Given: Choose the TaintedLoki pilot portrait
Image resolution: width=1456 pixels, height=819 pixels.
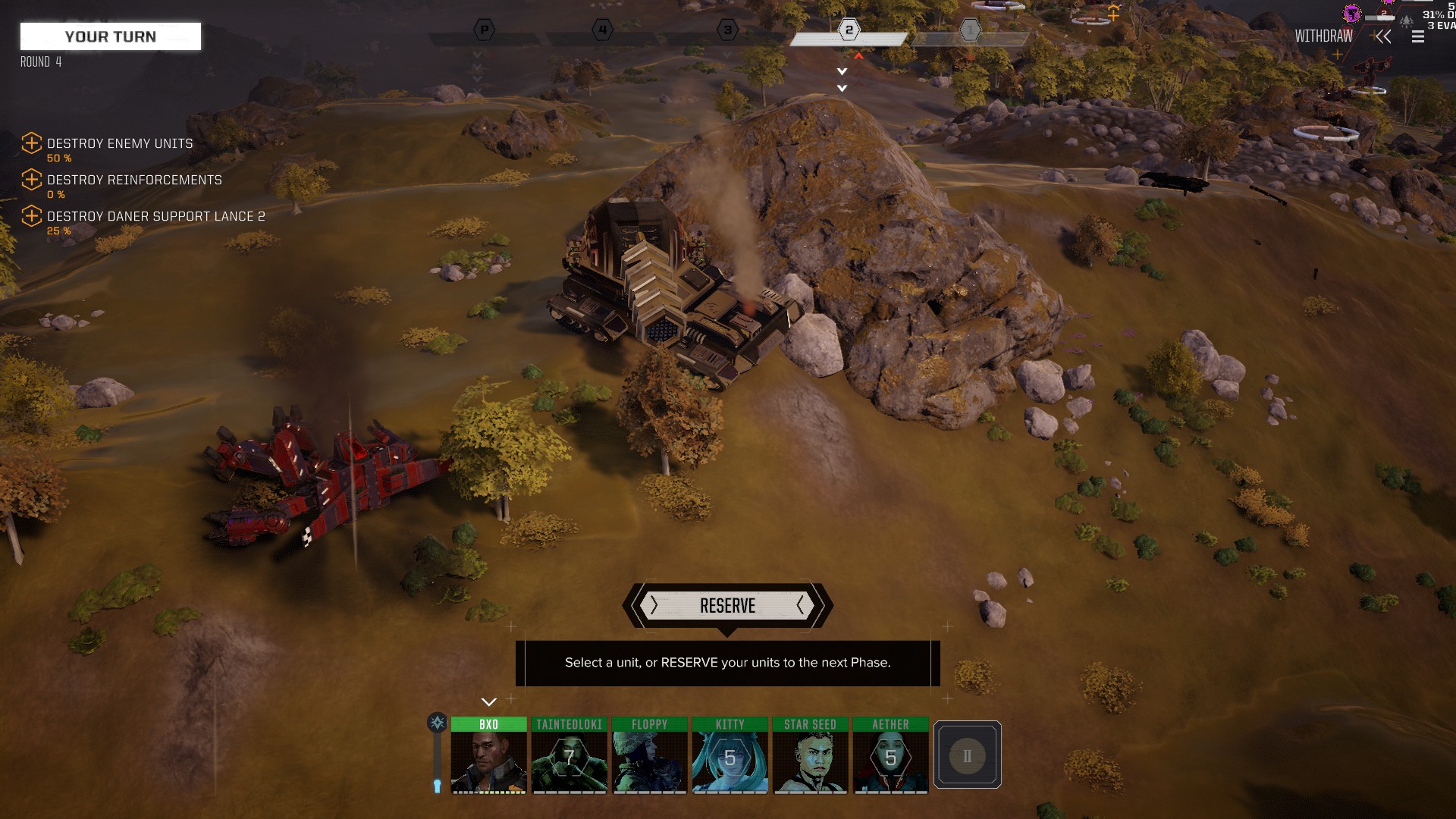Looking at the screenshot, I should coord(569,756).
